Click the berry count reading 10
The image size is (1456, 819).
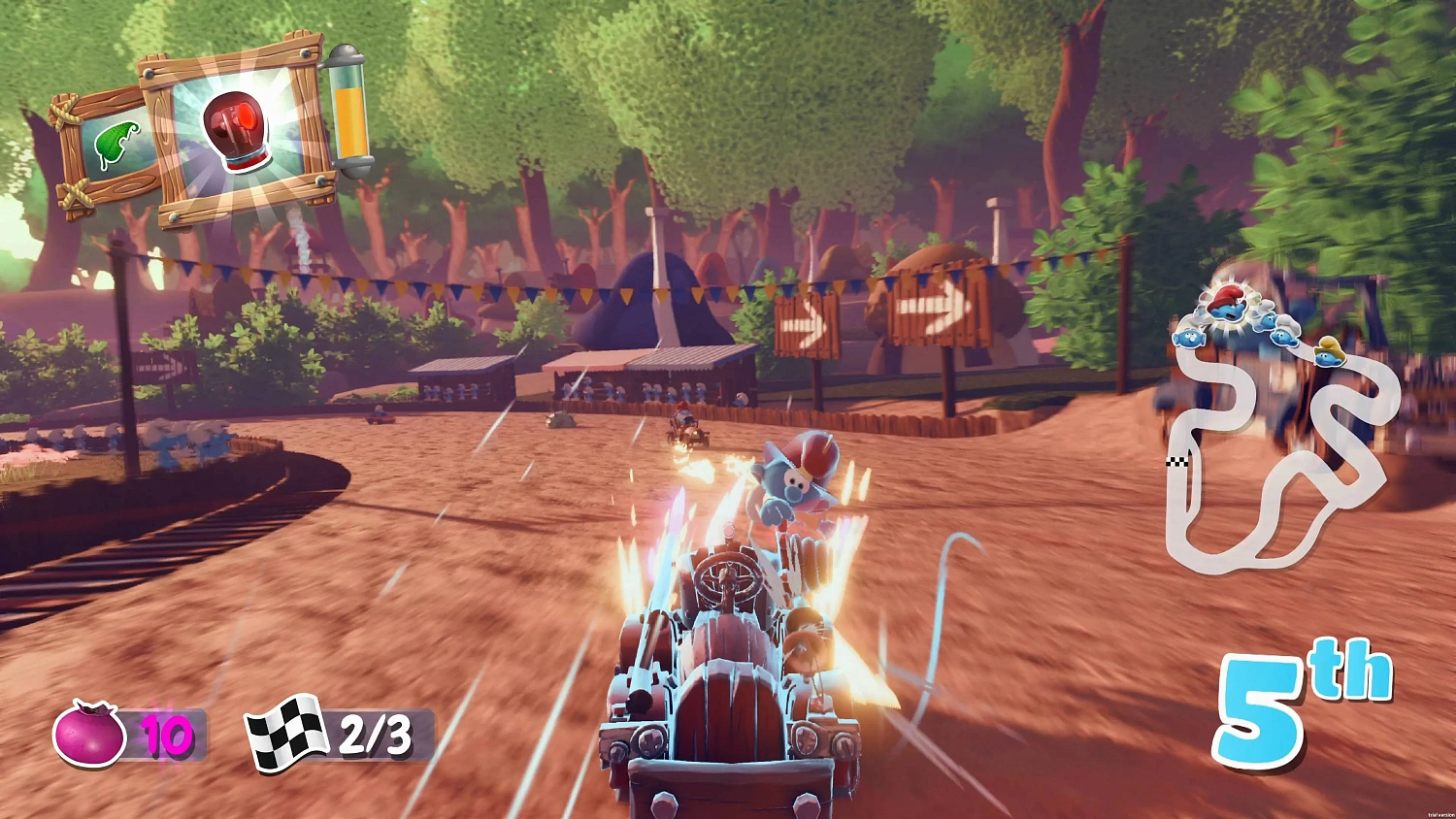[x=165, y=737]
